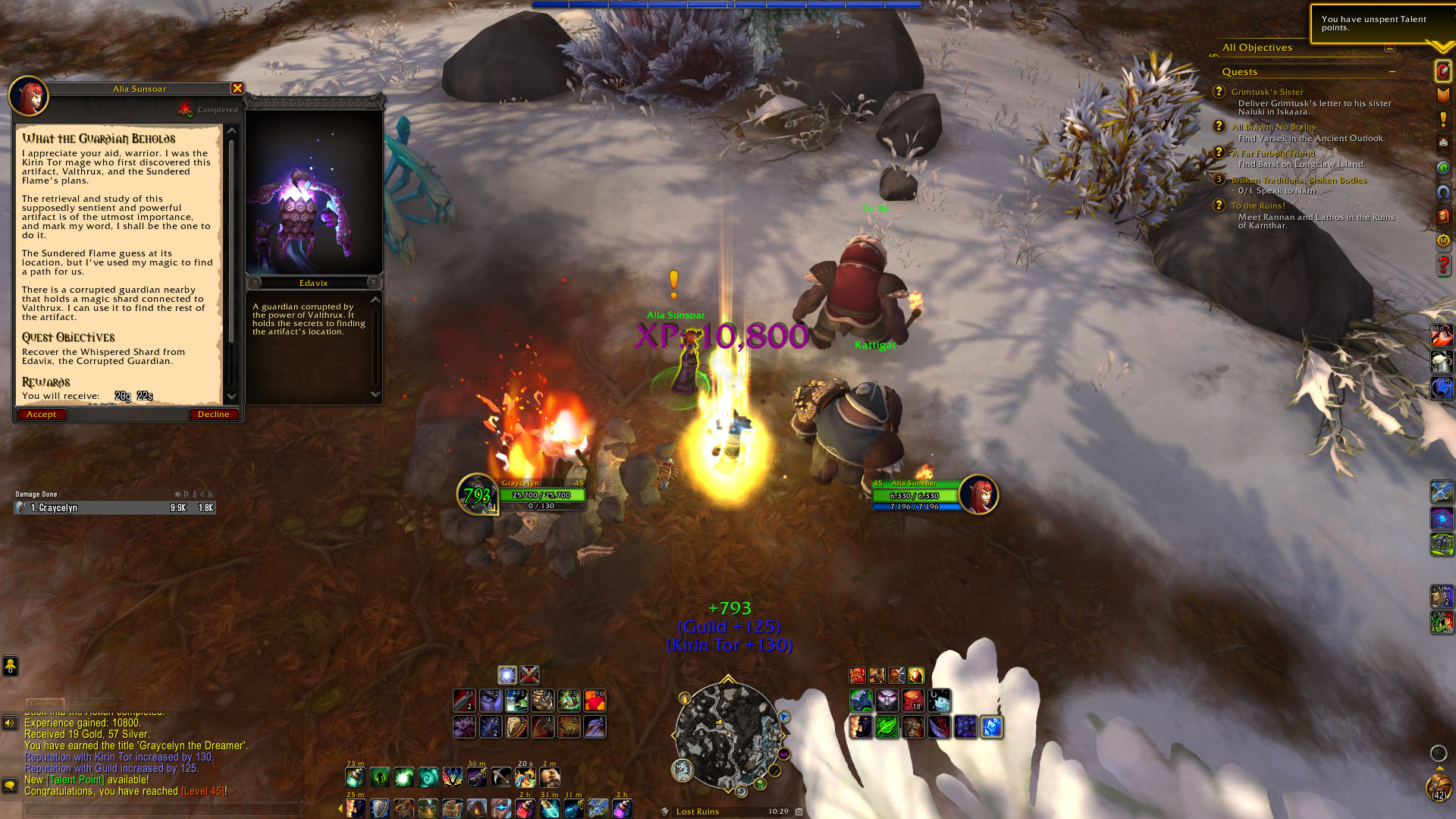This screenshot has width=1456, height=819.
Task: Activate the glowing blue crystal ability
Action: [991, 726]
